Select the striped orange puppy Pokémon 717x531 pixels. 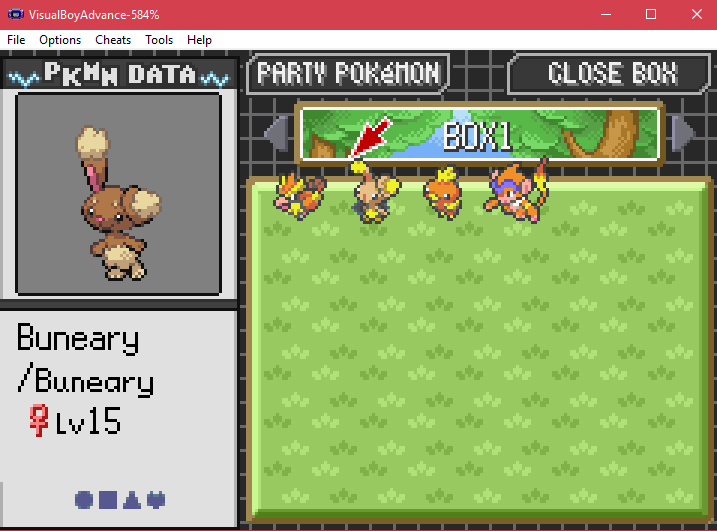coord(299,193)
